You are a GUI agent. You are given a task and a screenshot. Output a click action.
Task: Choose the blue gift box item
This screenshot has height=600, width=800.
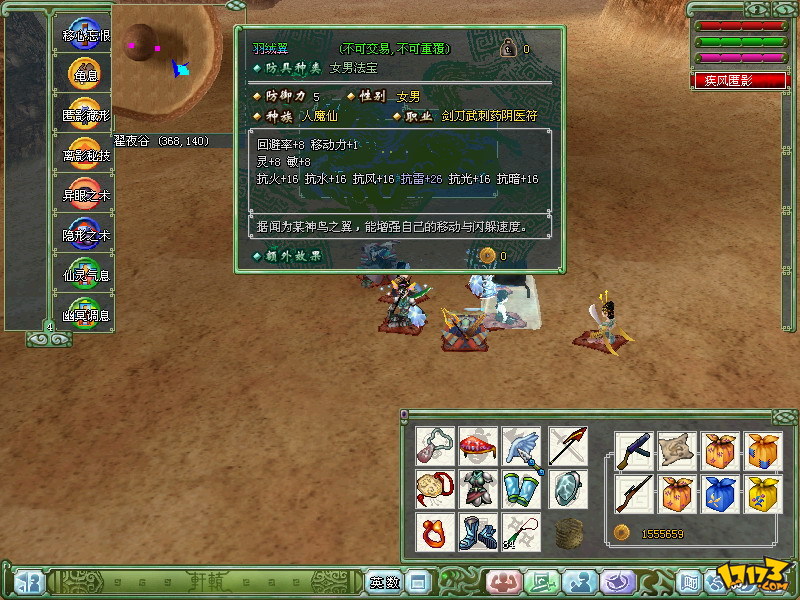(x=720, y=493)
